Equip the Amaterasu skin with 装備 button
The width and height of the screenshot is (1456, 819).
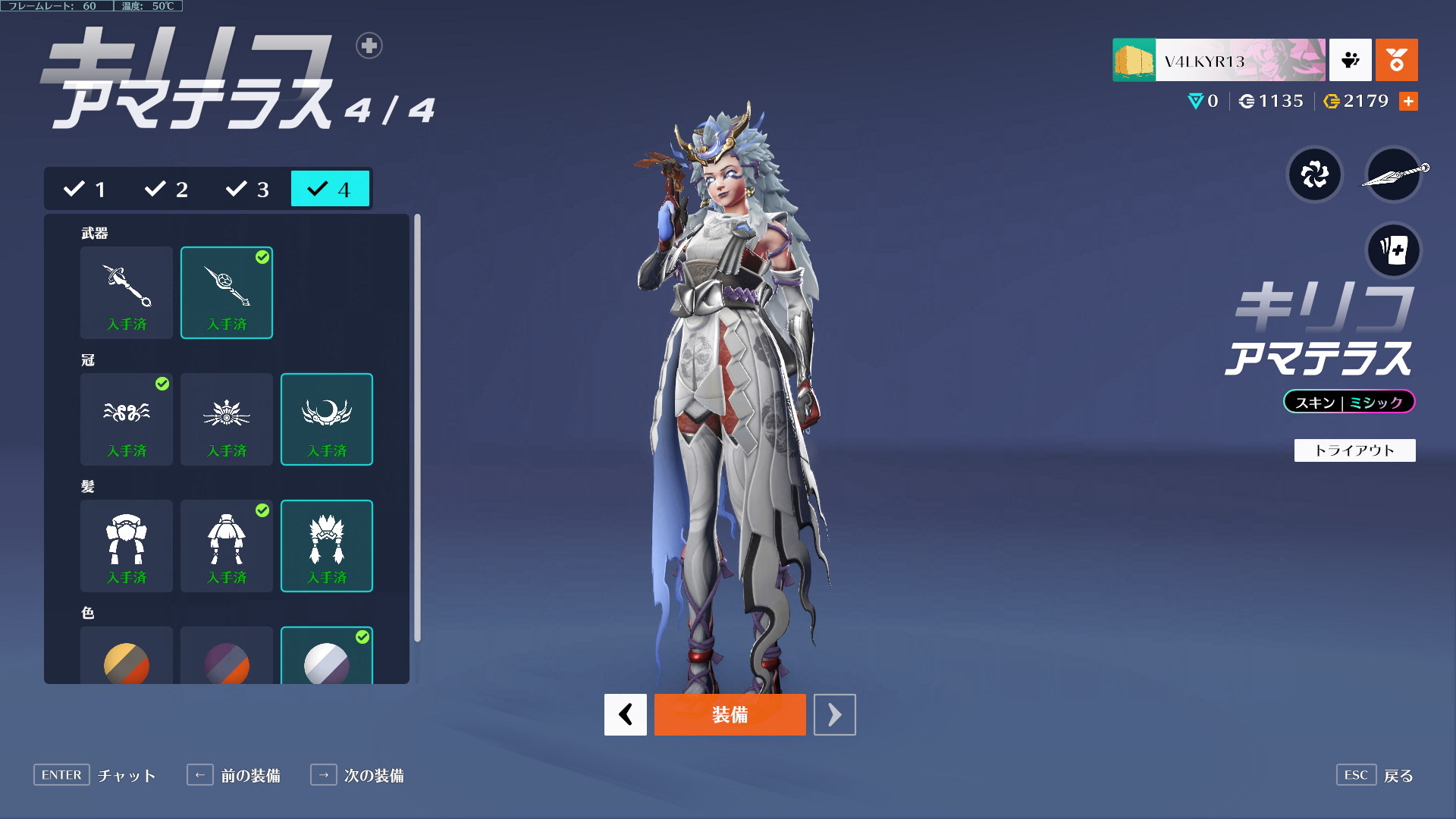(730, 714)
